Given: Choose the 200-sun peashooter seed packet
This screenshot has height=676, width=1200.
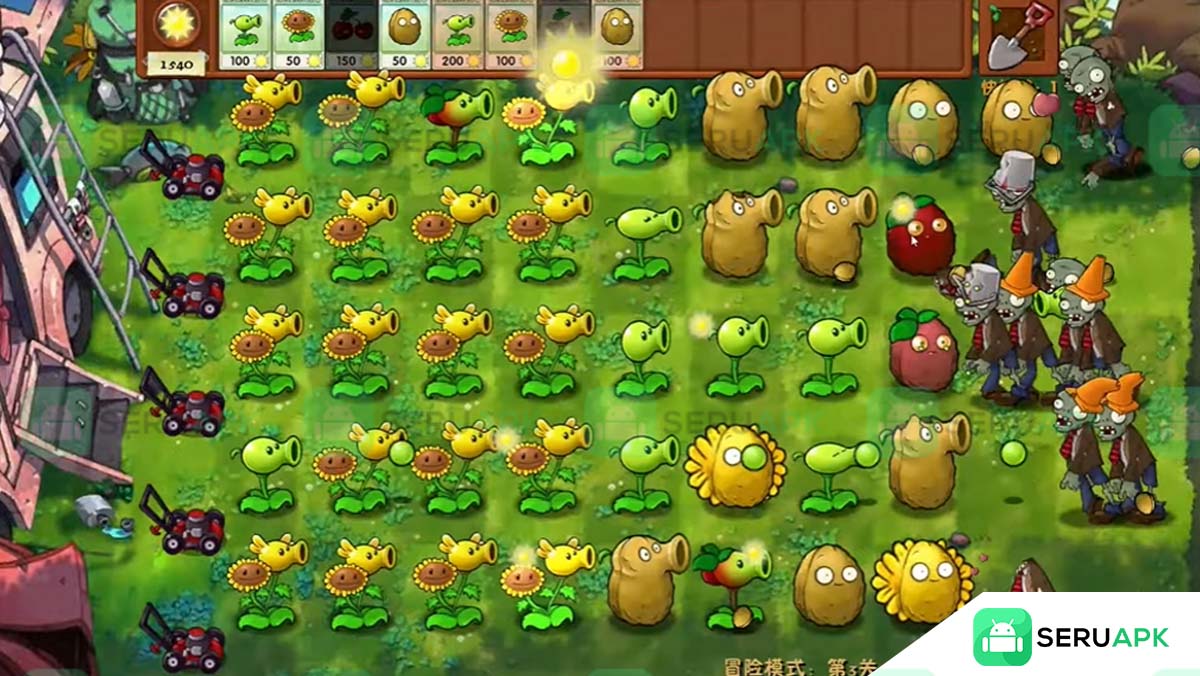Looking at the screenshot, I should click(458, 35).
